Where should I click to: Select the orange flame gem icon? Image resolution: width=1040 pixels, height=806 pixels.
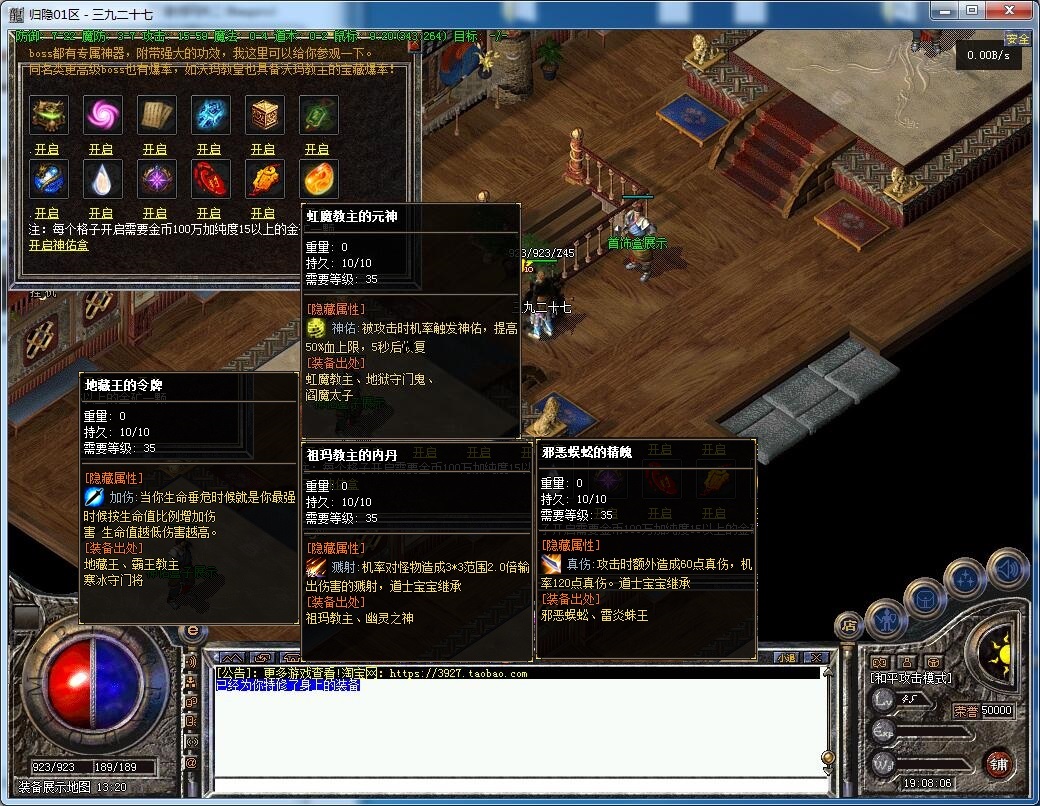[x=317, y=179]
